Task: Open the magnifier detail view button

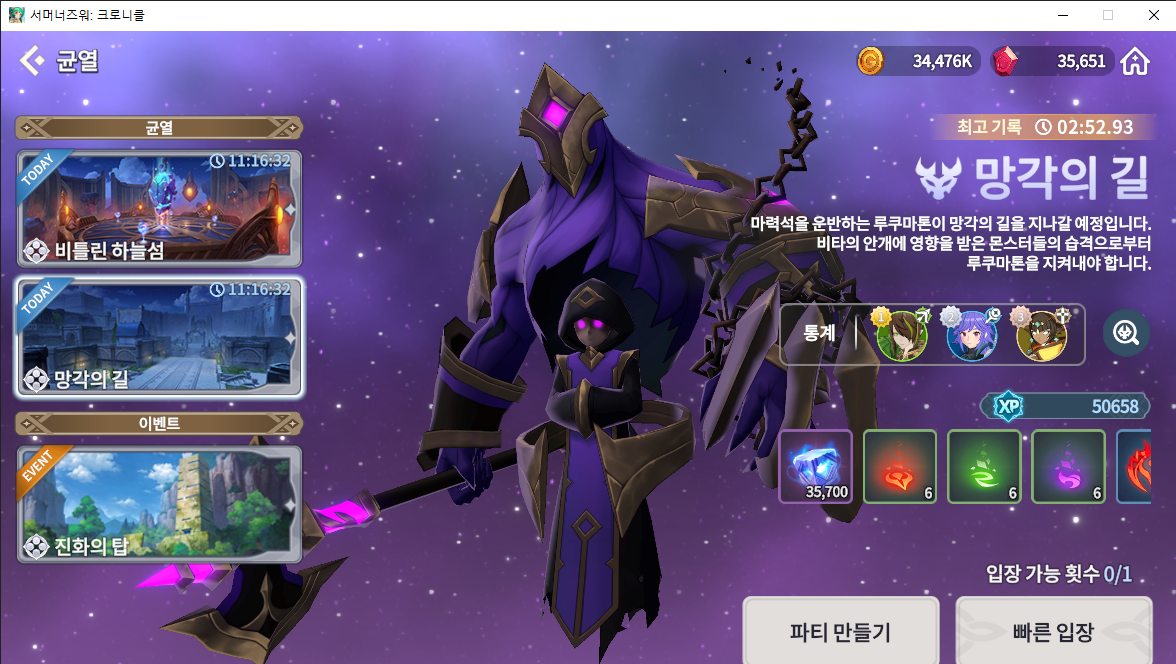Action: [x=1126, y=333]
